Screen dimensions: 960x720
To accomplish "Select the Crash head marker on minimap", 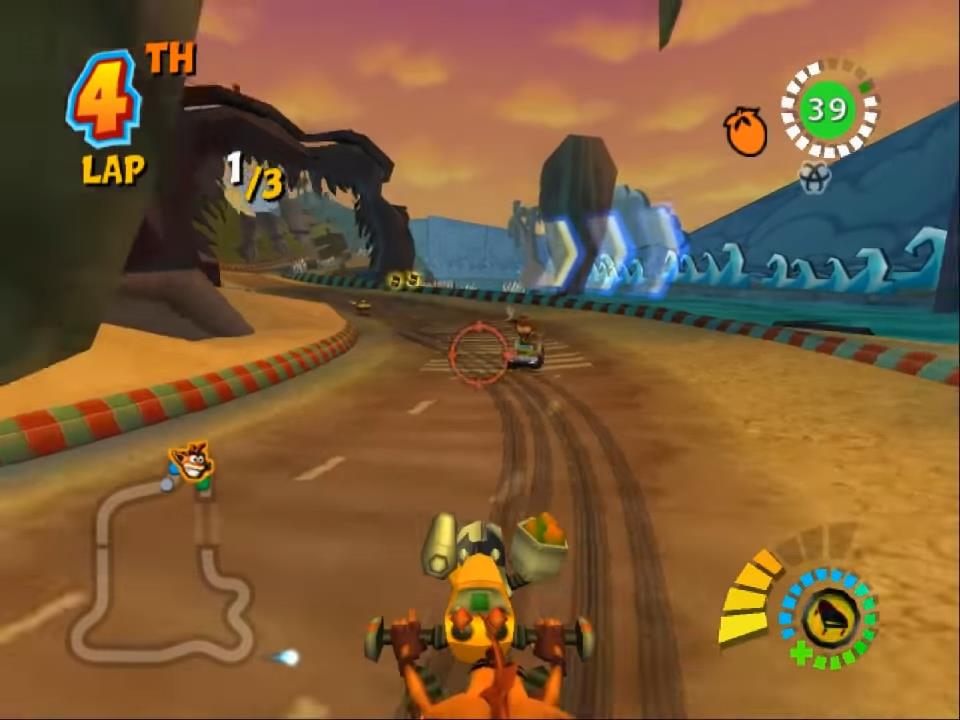I will coord(190,462).
